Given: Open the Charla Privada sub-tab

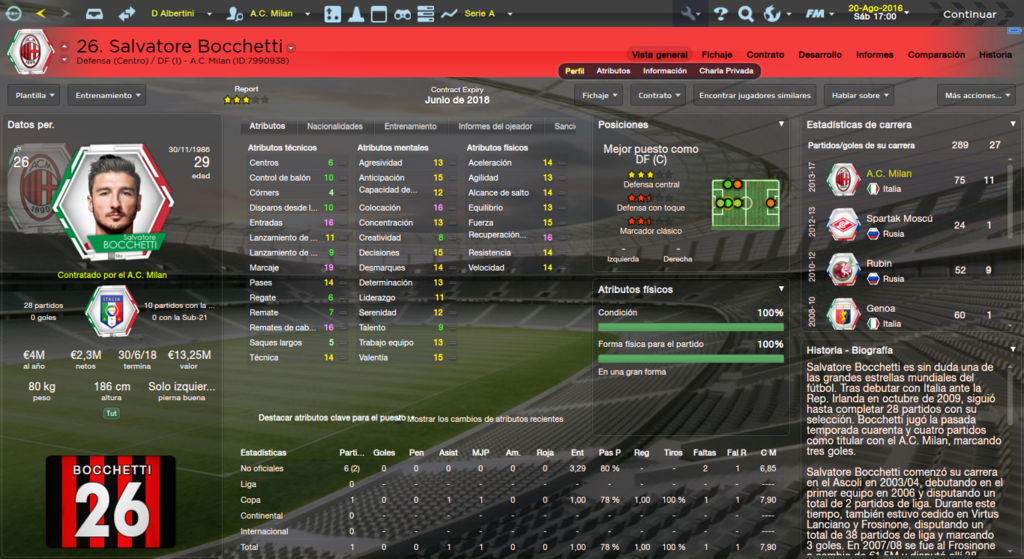Looking at the screenshot, I should pos(726,71).
